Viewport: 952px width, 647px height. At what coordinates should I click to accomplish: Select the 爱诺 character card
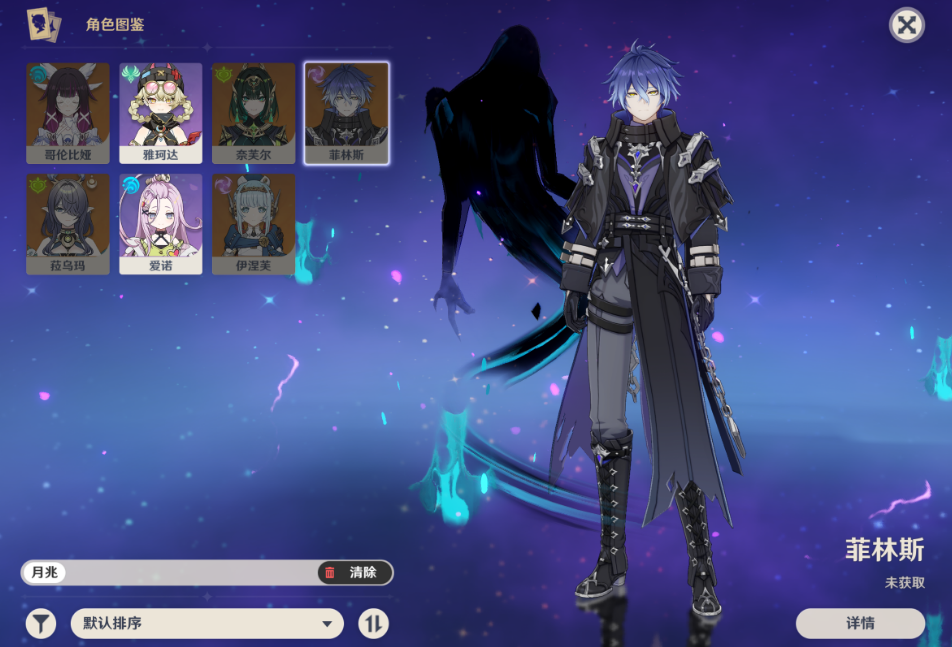161,223
